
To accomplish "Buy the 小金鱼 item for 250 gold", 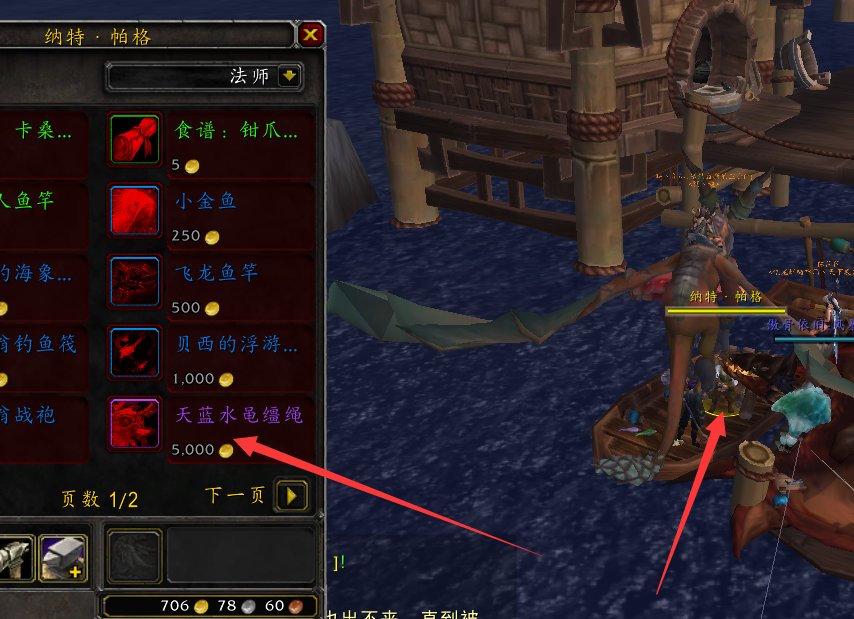I will (135, 210).
